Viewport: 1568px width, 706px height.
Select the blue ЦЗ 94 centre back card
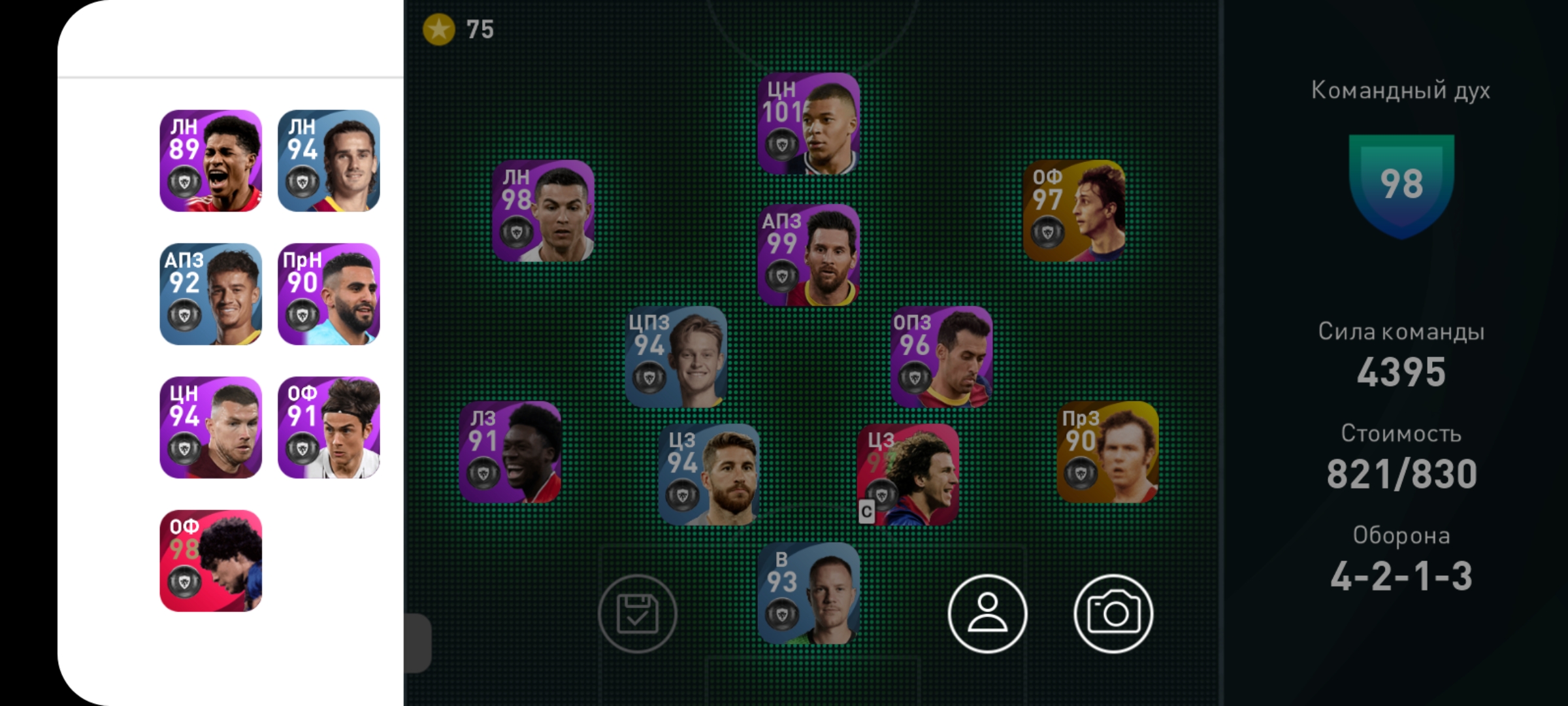click(x=709, y=475)
